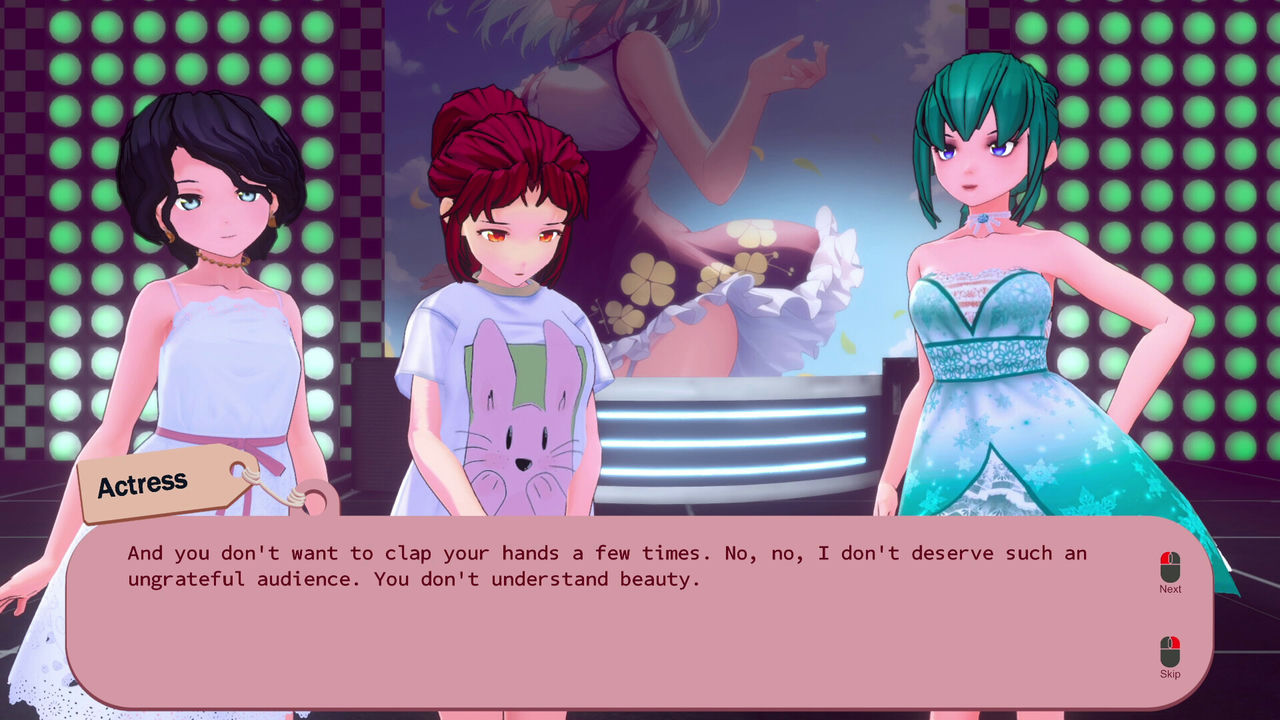
Task: Click the Actress name tag
Action: 145,485
